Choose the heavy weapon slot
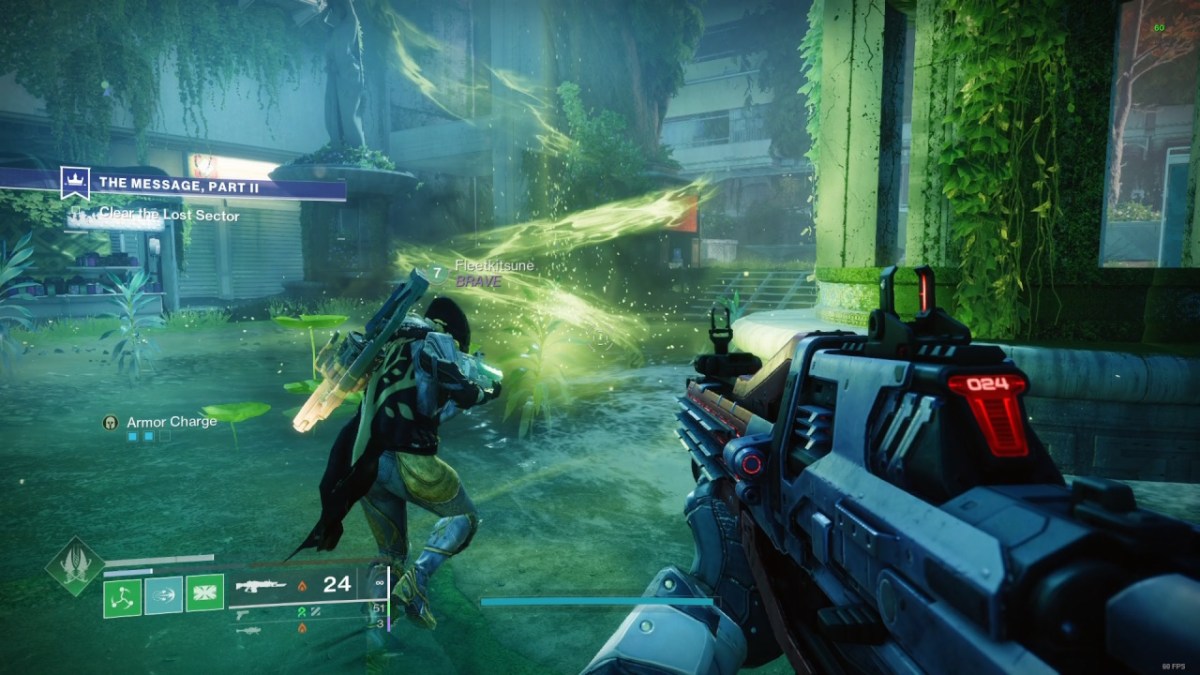1200x675 pixels. click(x=247, y=630)
